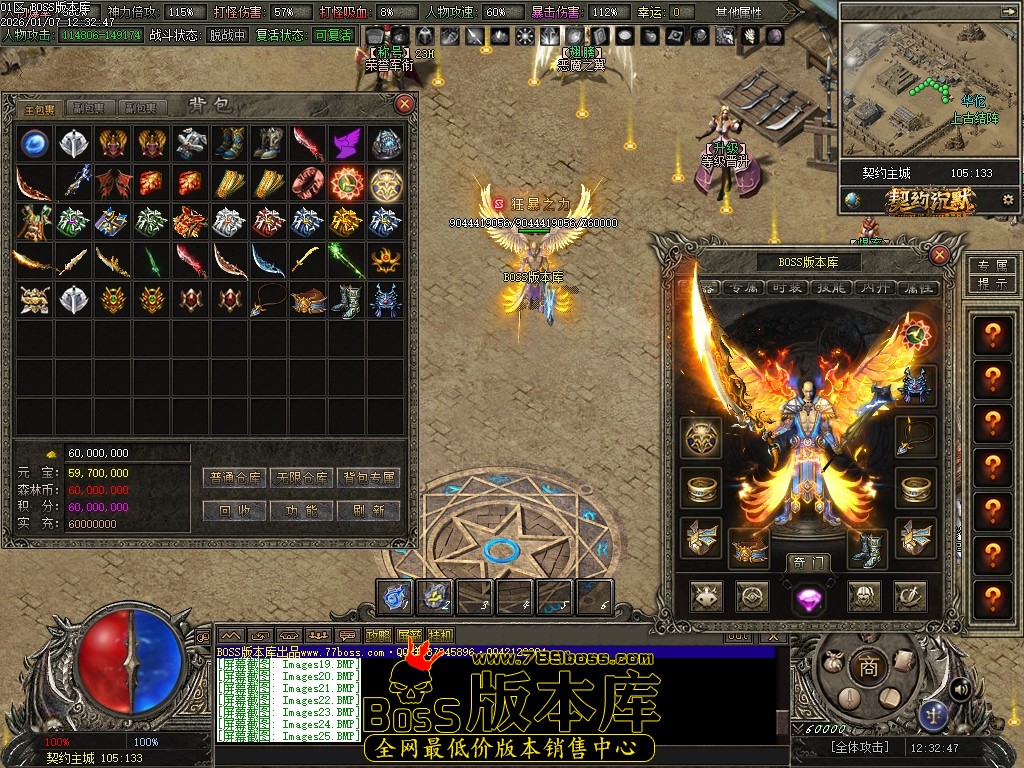The width and height of the screenshot is (1024, 768).
Task: Click the 背包专属 button
Action: click(369, 478)
